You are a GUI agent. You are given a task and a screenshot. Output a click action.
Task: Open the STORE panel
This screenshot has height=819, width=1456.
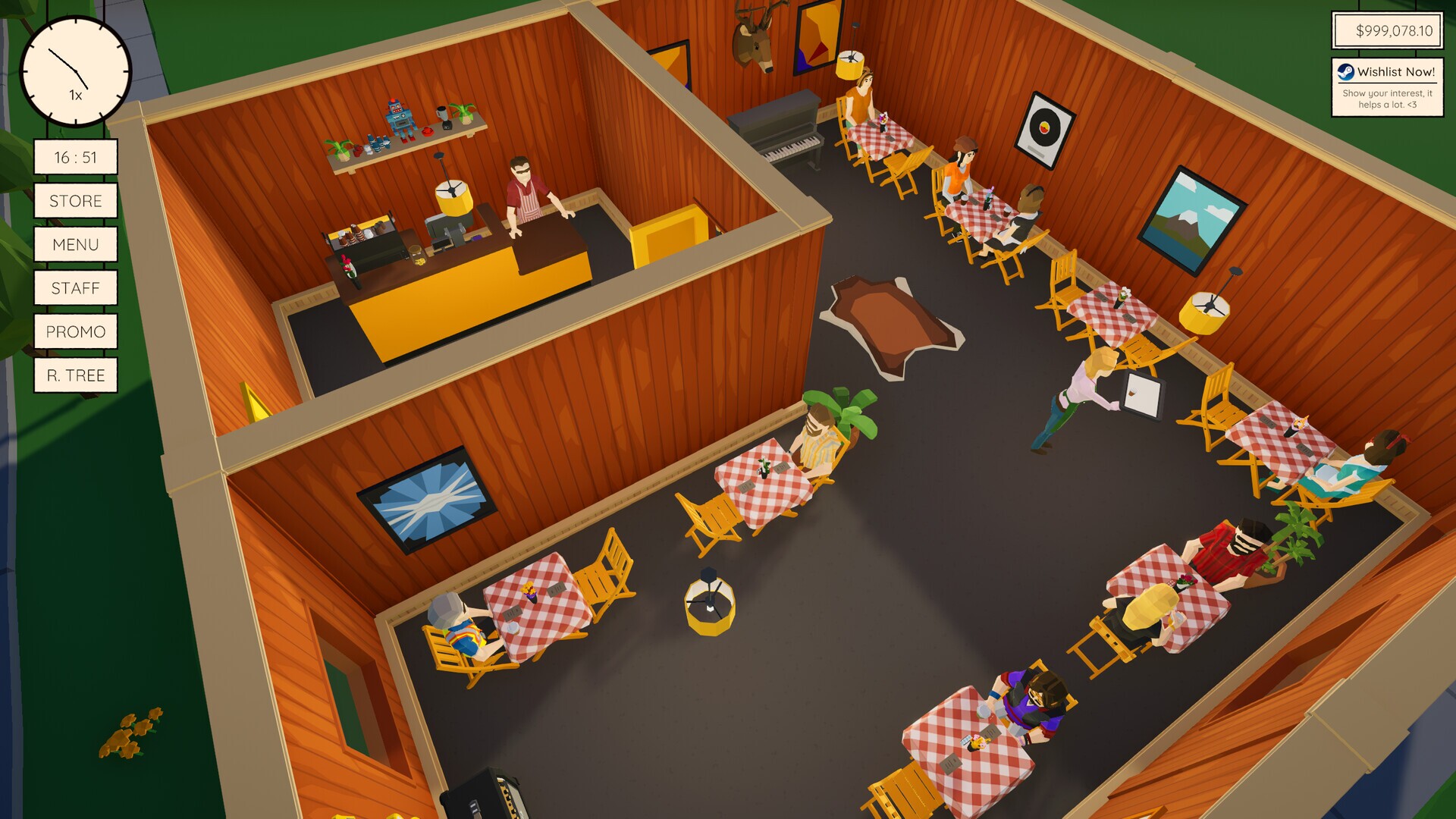(75, 201)
